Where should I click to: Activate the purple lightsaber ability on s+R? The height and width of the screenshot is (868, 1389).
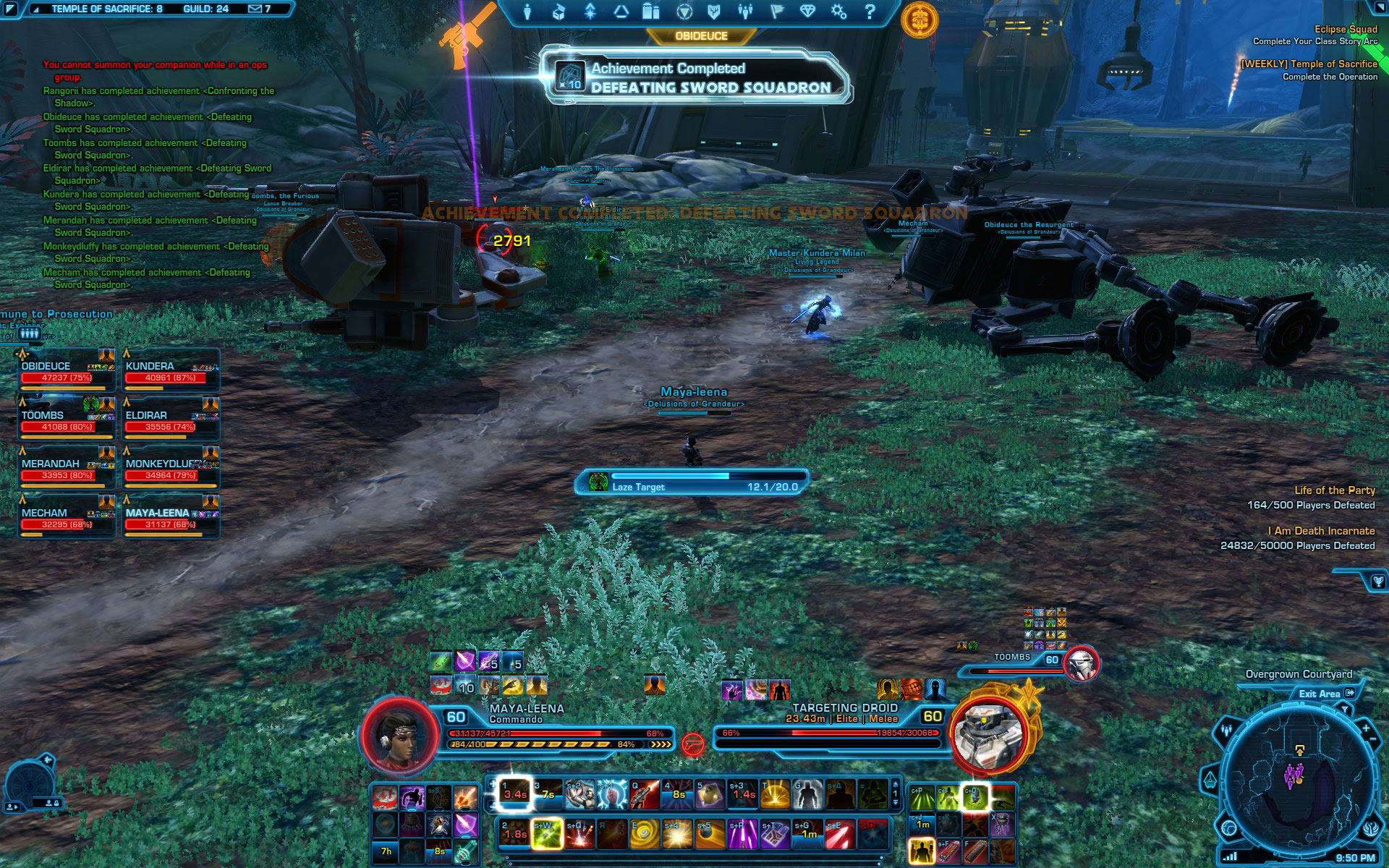click(x=743, y=835)
